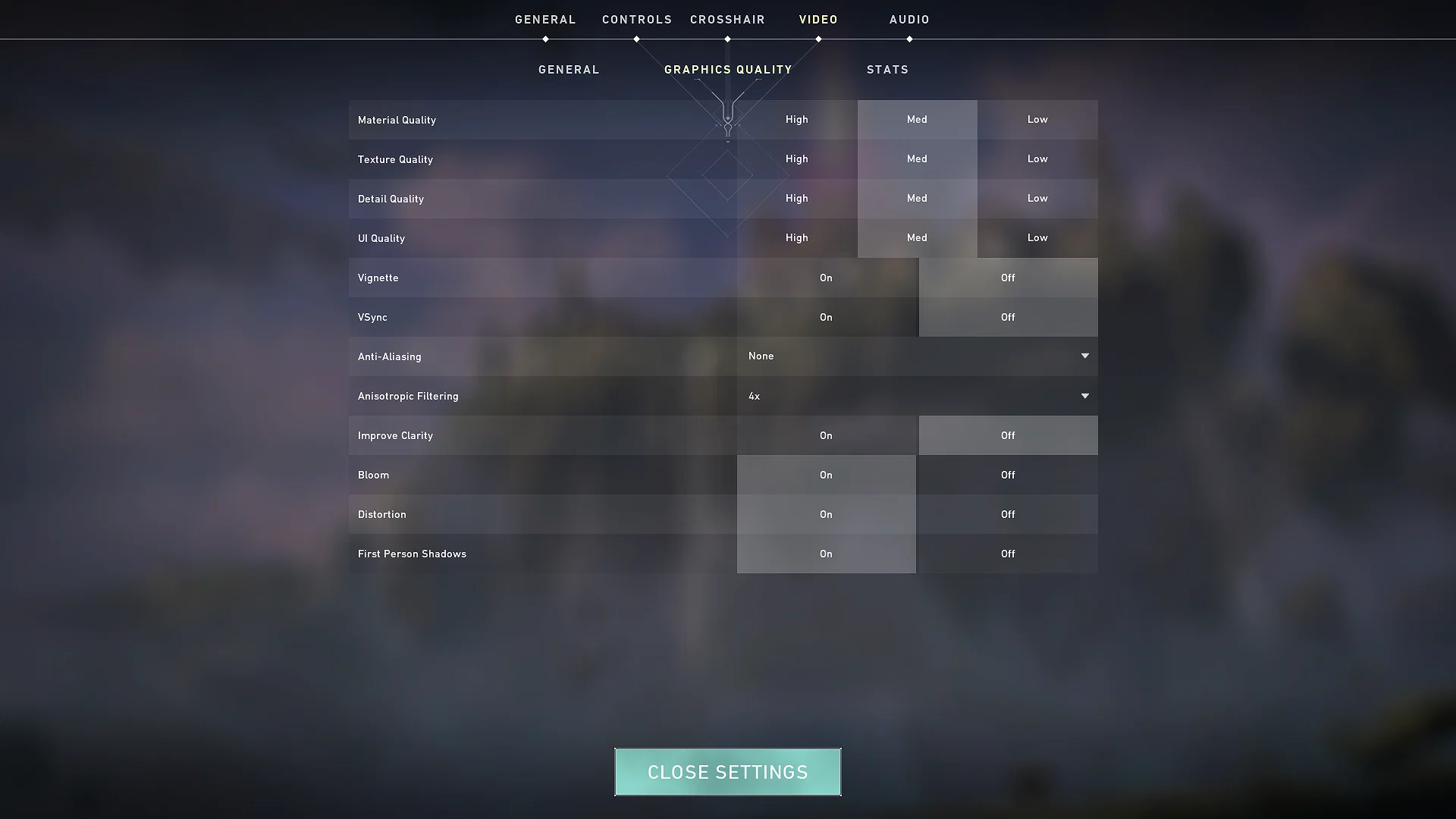Enable the Vignette option
1456x819 pixels.
(x=826, y=278)
